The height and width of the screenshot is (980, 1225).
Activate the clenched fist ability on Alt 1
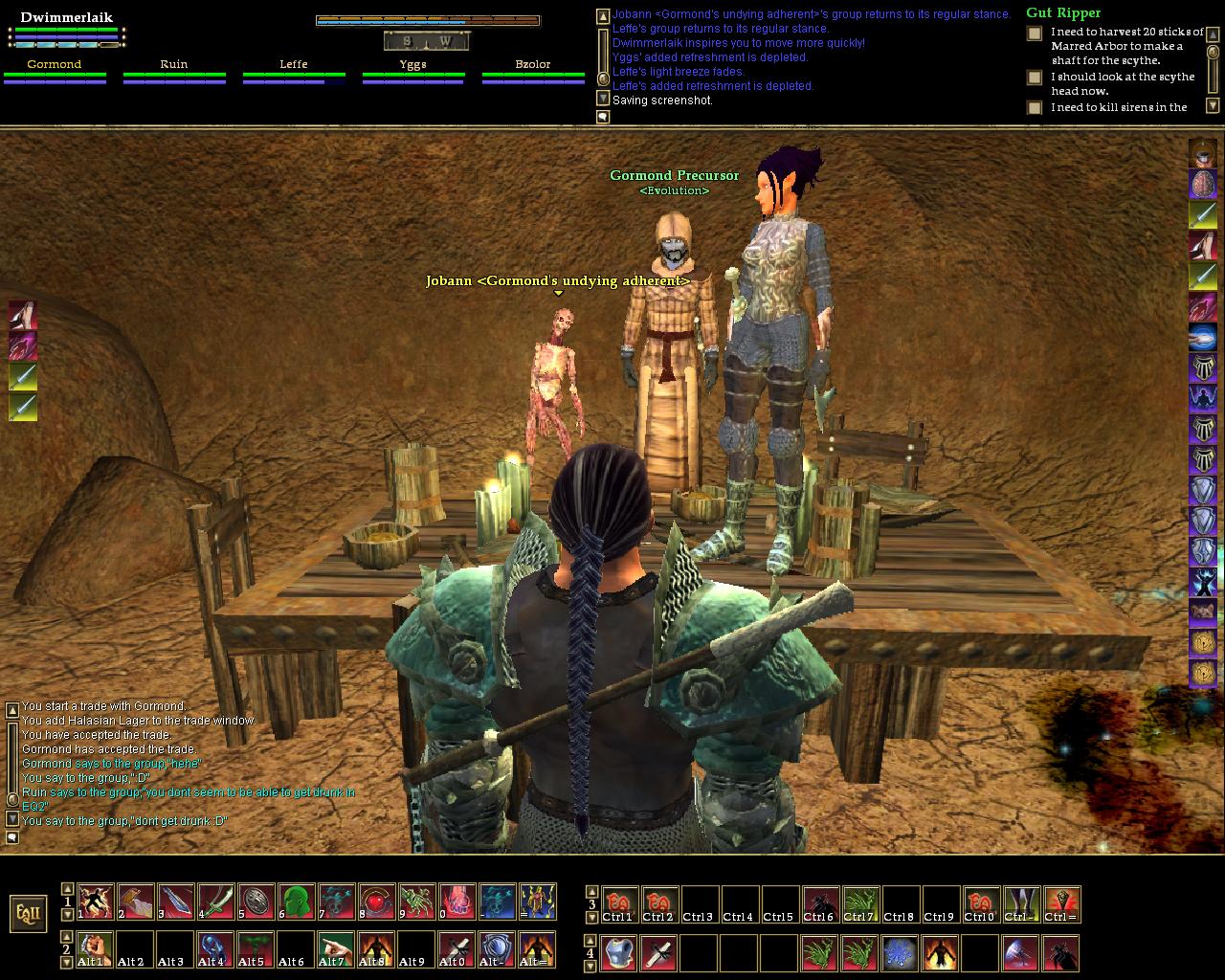click(96, 949)
